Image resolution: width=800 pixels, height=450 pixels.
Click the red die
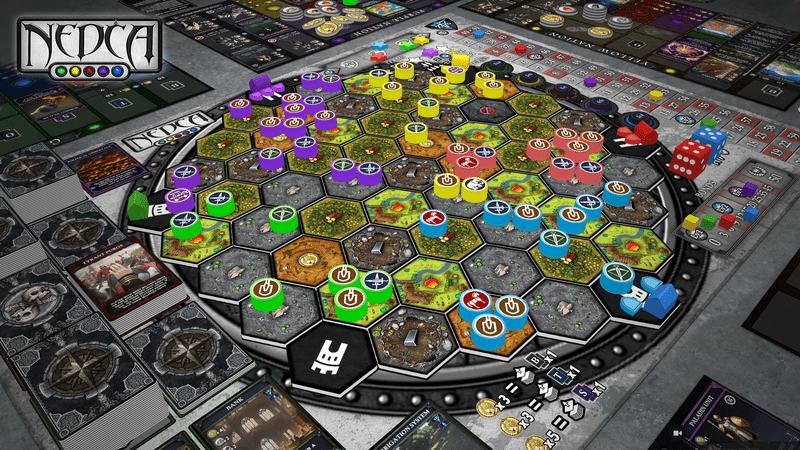tap(690, 159)
